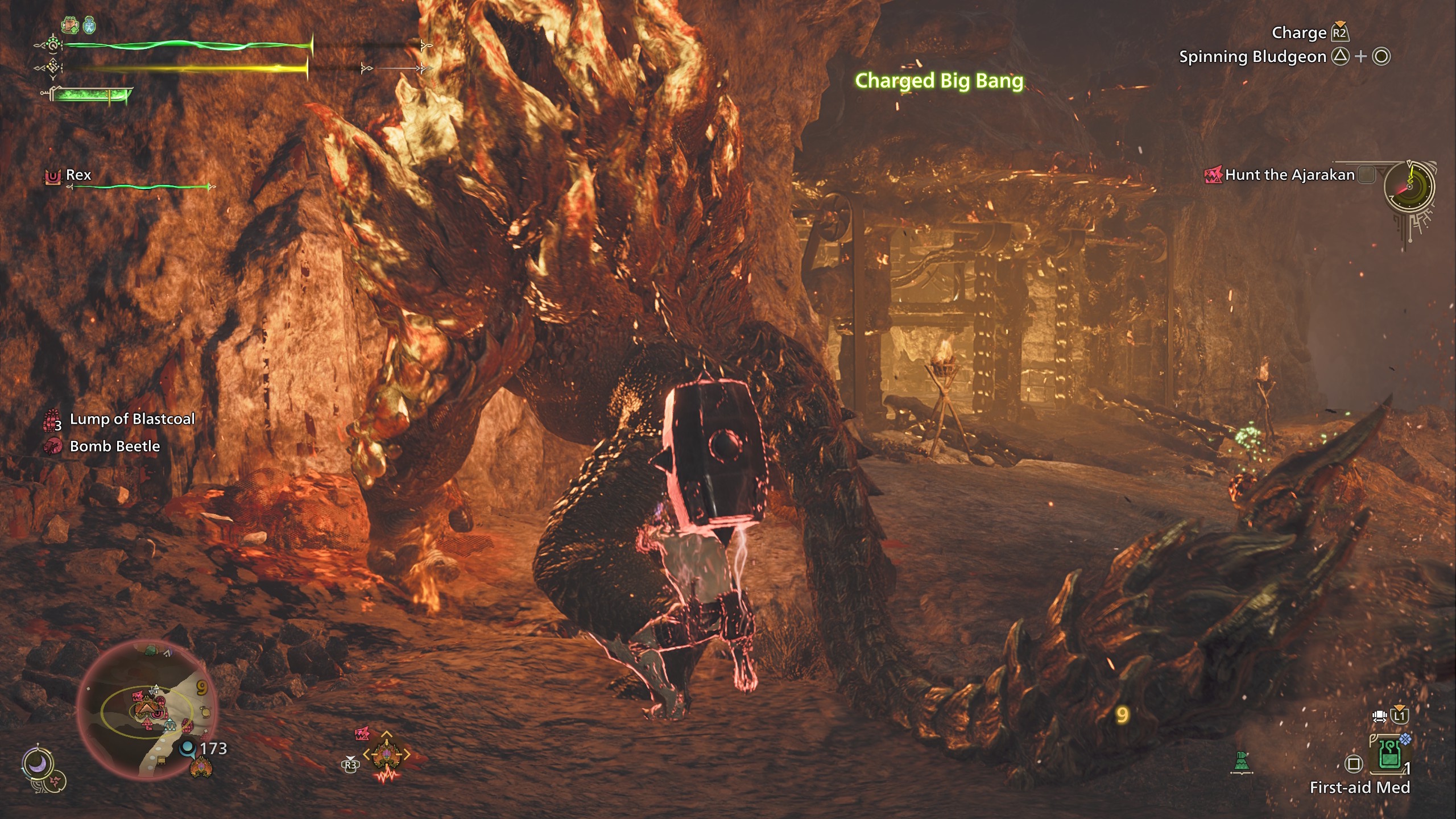
Task: Select the First-aid Med item icon
Action: point(1389,755)
